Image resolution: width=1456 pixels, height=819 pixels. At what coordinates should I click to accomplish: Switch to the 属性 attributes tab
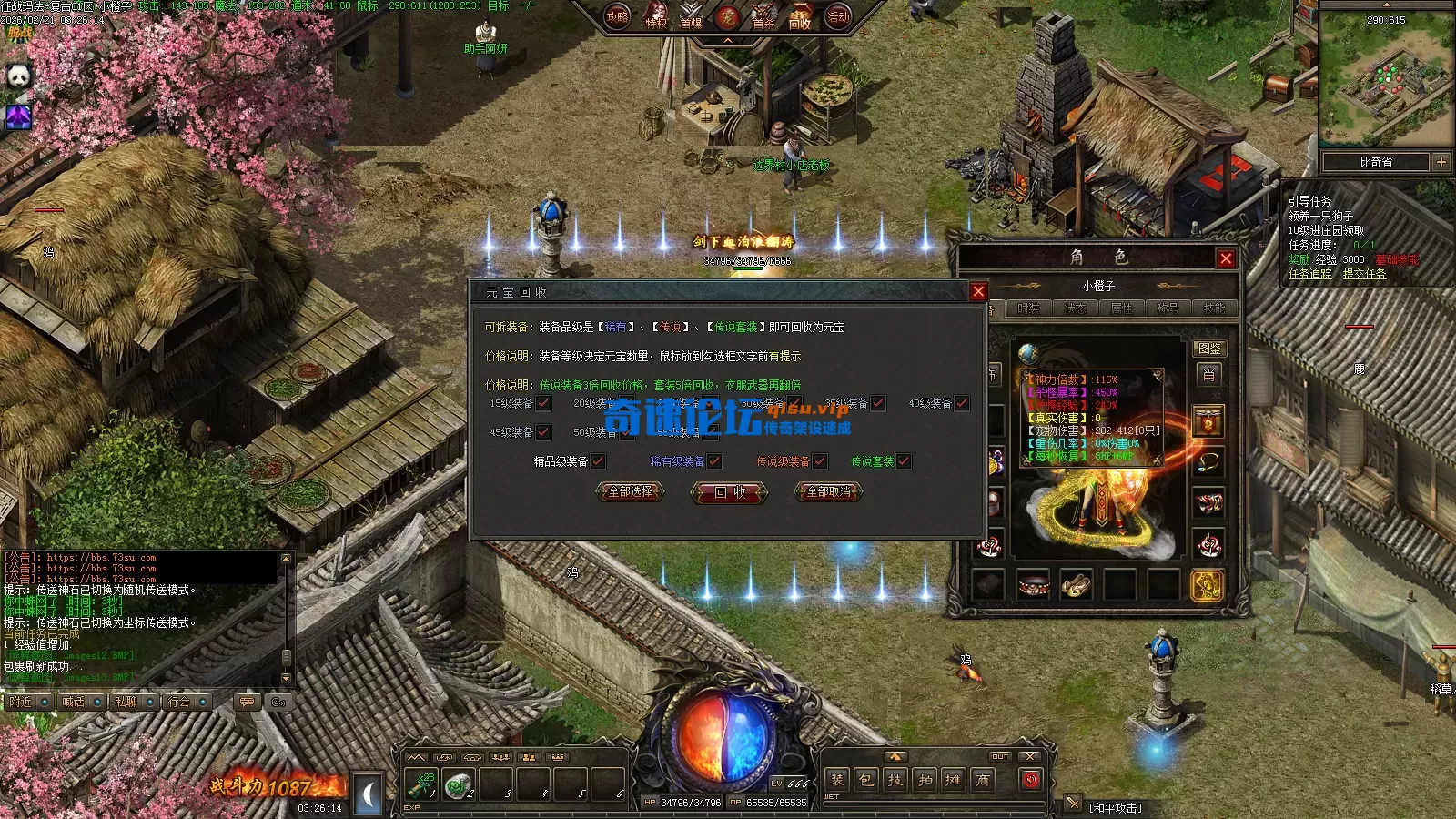coord(1121,308)
